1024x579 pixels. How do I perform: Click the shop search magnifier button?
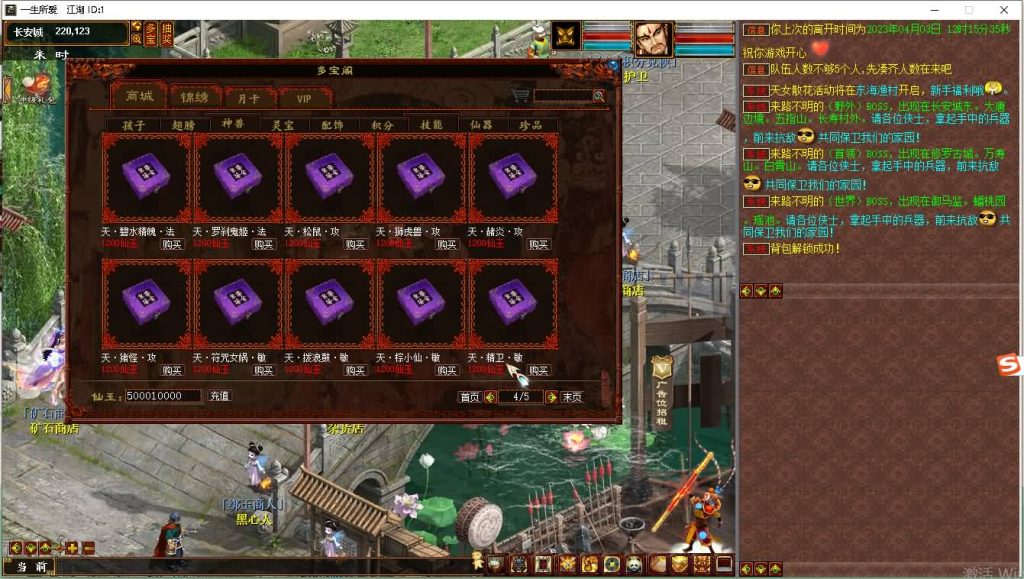tap(599, 96)
